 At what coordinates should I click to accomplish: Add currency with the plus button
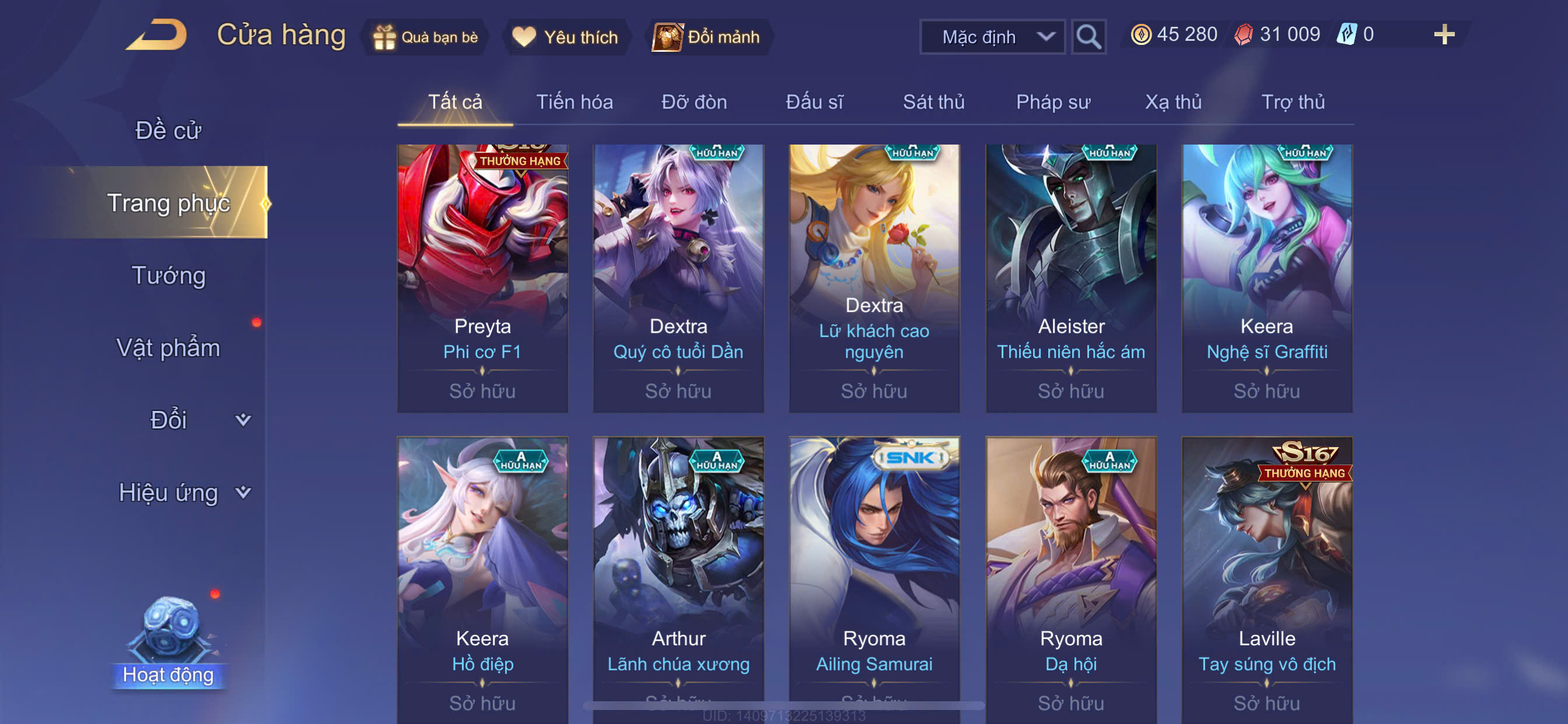coord(1443,34)
